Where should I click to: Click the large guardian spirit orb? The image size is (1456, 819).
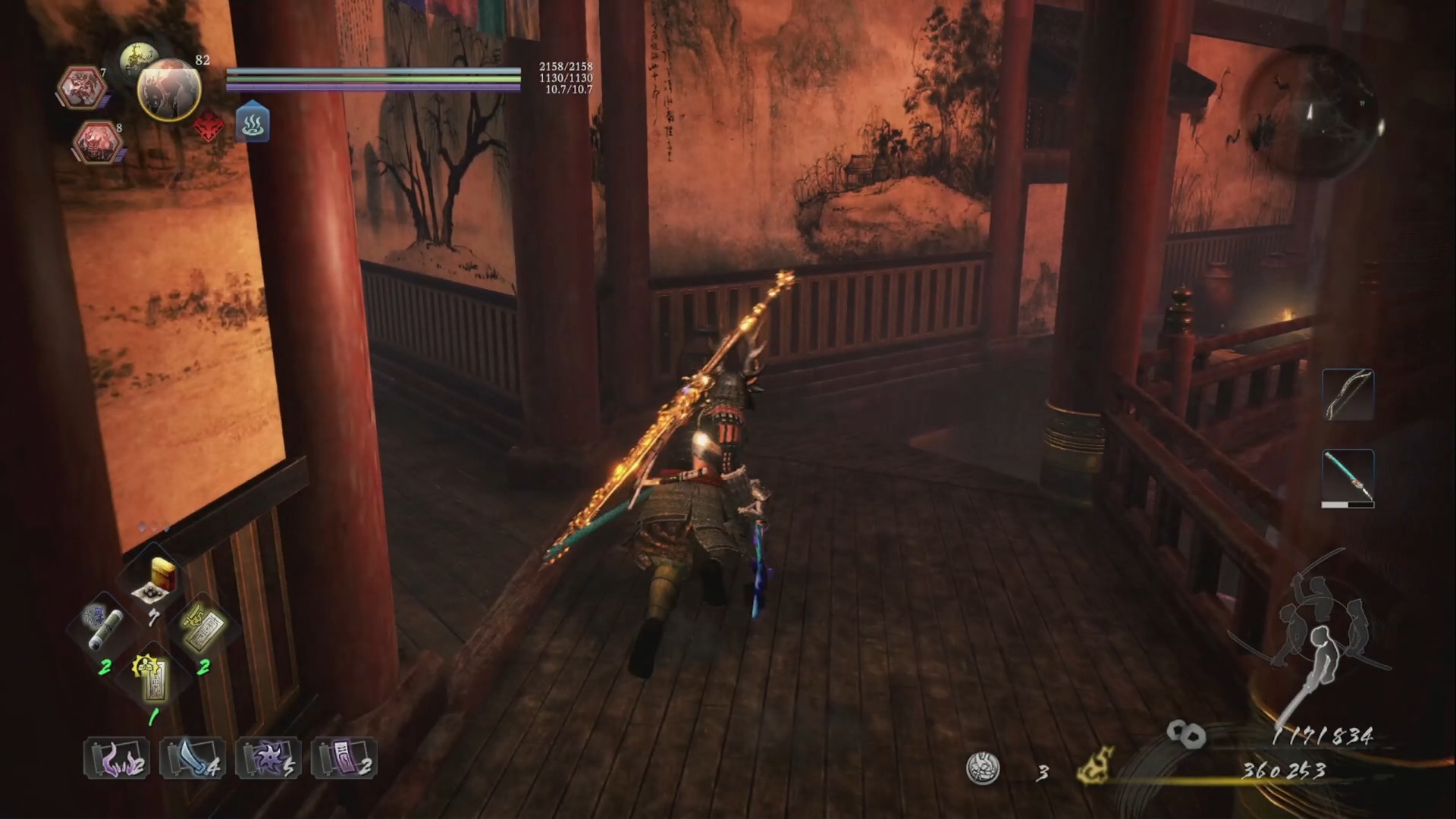(x=169, y=90)
